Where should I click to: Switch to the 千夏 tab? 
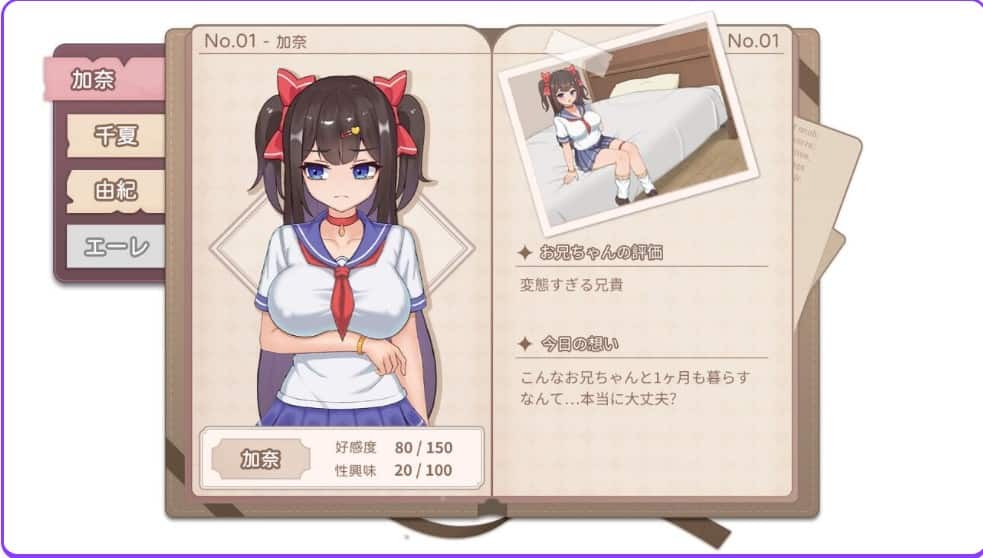(115, 136)
